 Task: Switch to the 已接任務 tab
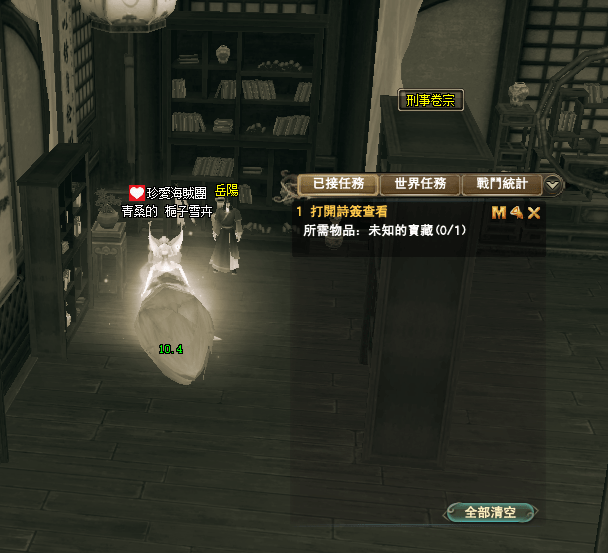tap(339, 184)
